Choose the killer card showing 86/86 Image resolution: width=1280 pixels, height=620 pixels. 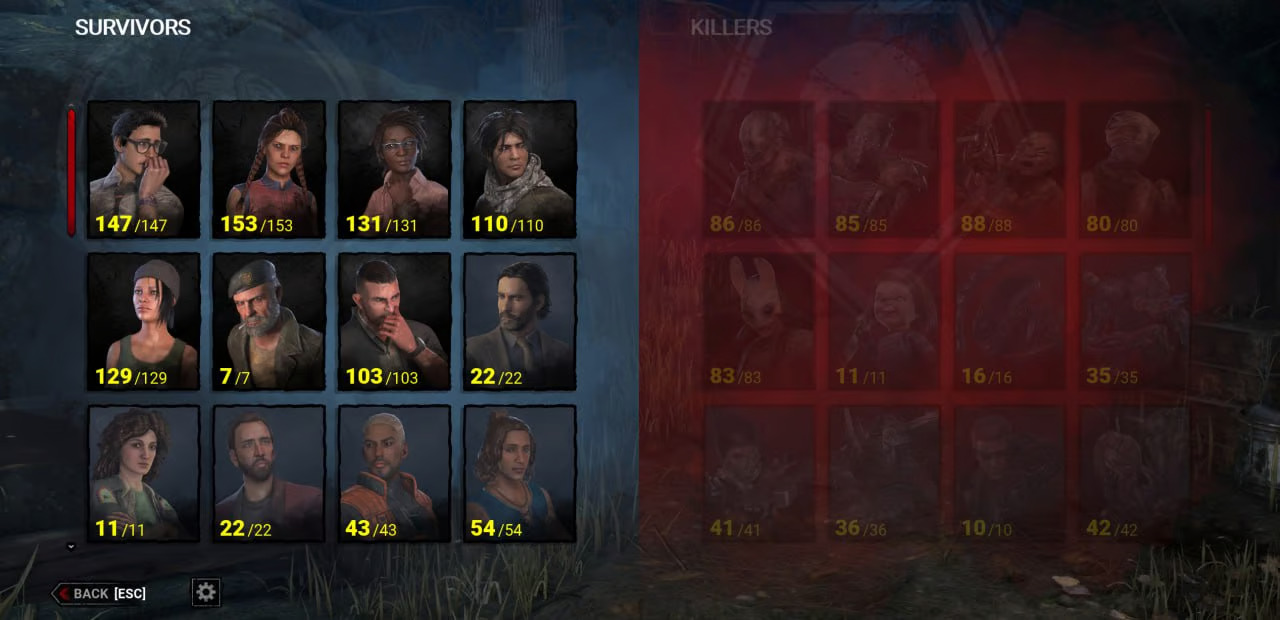[760, 169]
